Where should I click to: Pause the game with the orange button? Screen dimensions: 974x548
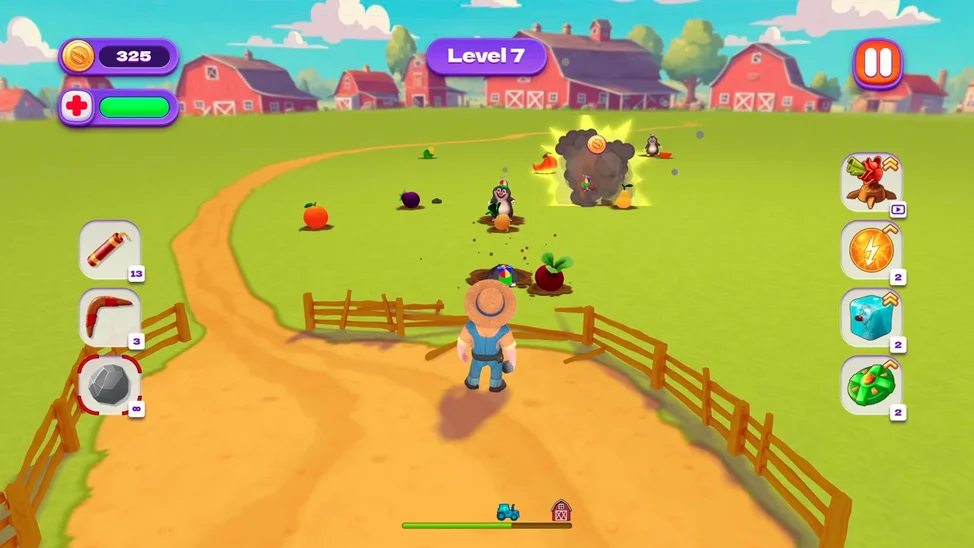[877, 63]
